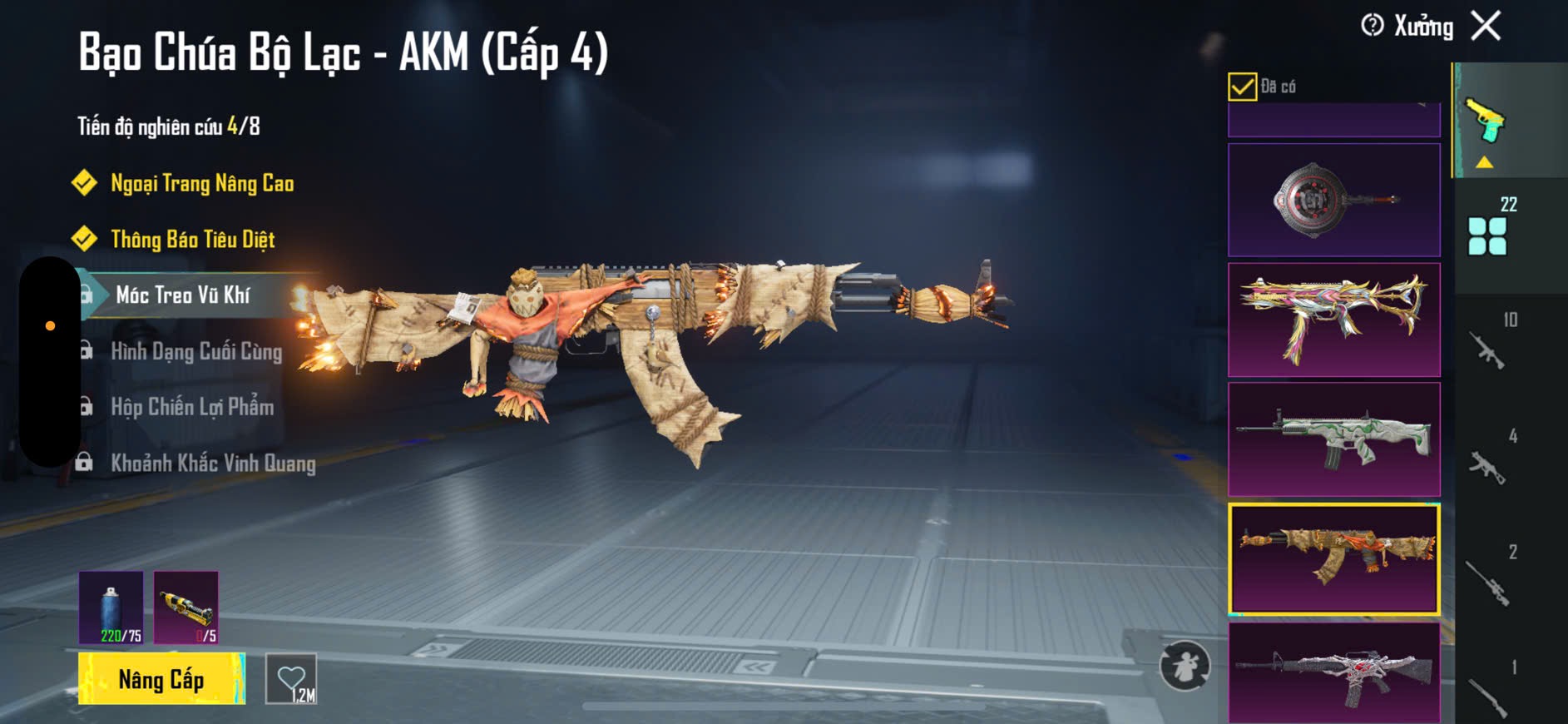Viewport: 1568px width, 724px height.
Task: Select Thông Báo Tiêu Diệt research stage
Action: (192, 240)
